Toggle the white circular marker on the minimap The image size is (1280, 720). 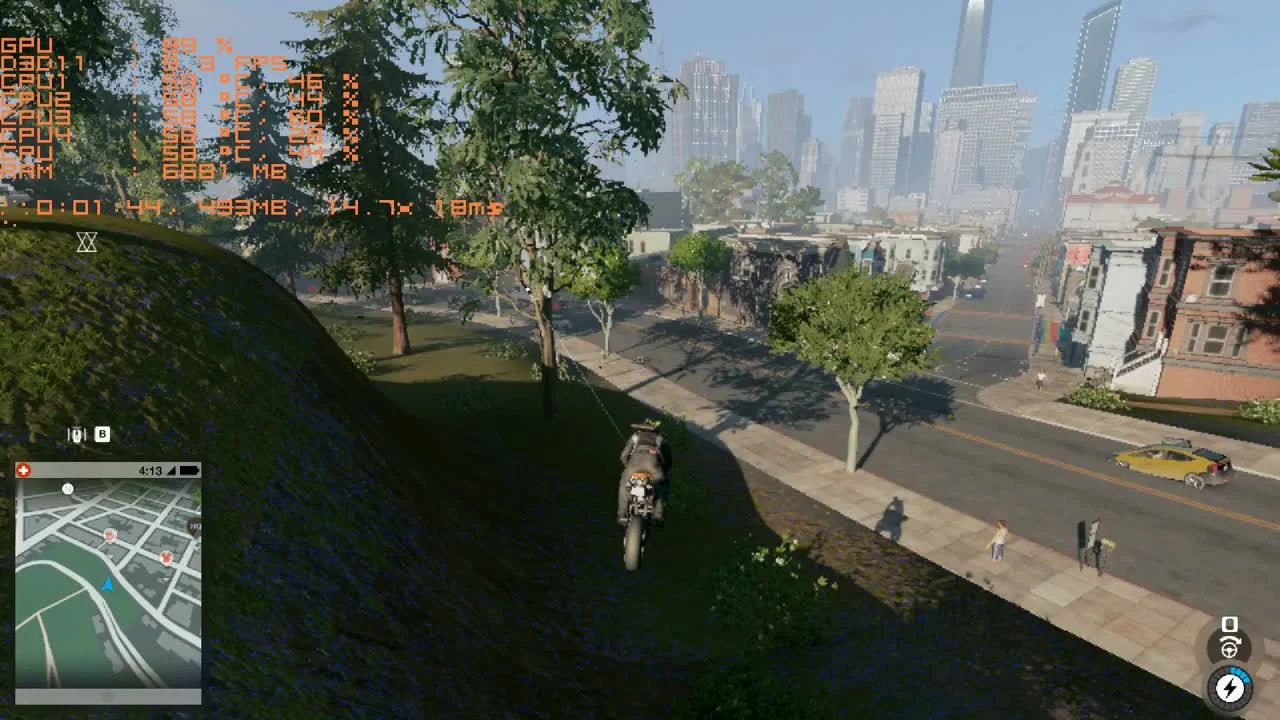(x=68, y=489)
